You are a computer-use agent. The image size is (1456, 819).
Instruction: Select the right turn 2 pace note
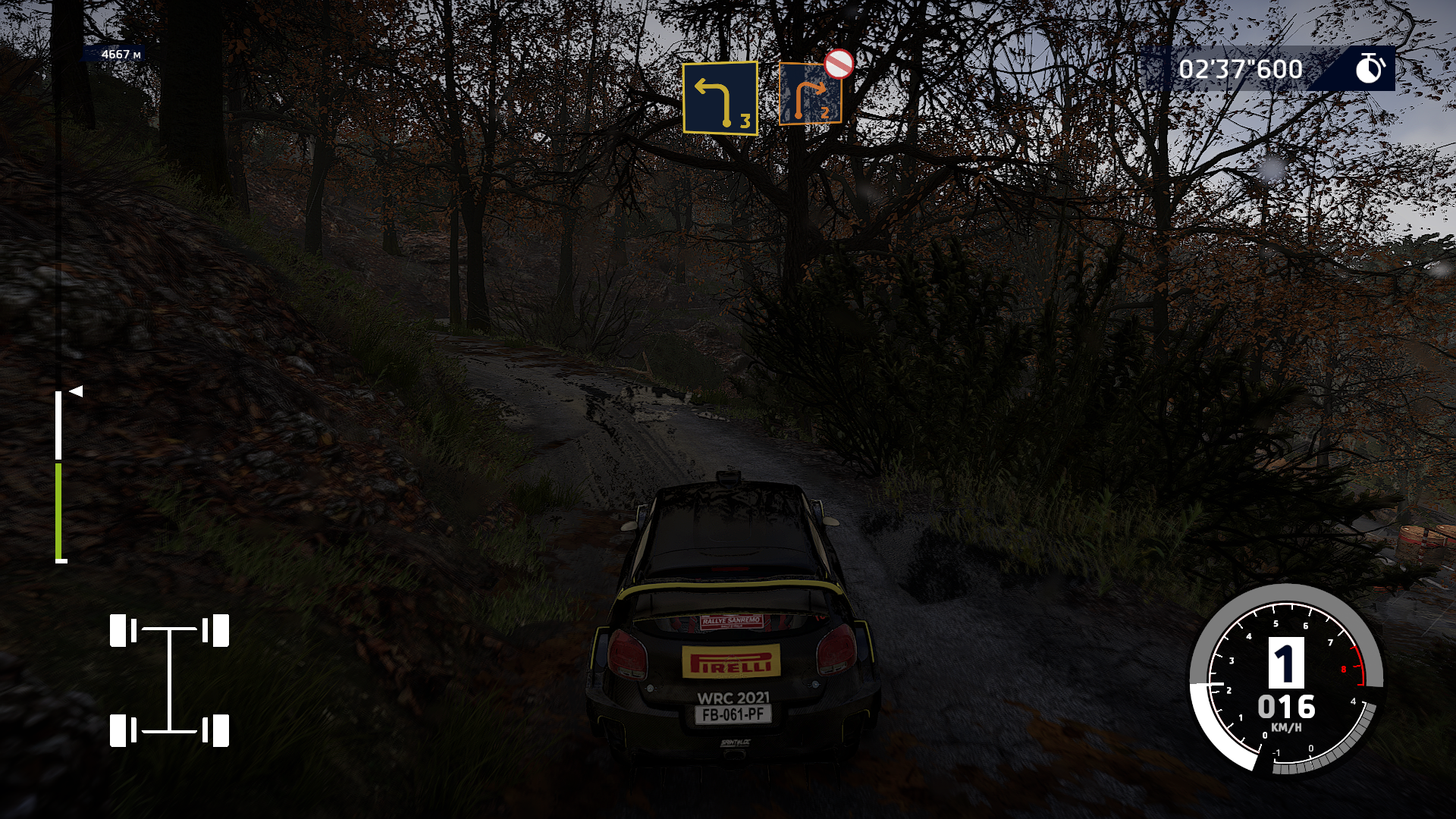click(810, 95)
